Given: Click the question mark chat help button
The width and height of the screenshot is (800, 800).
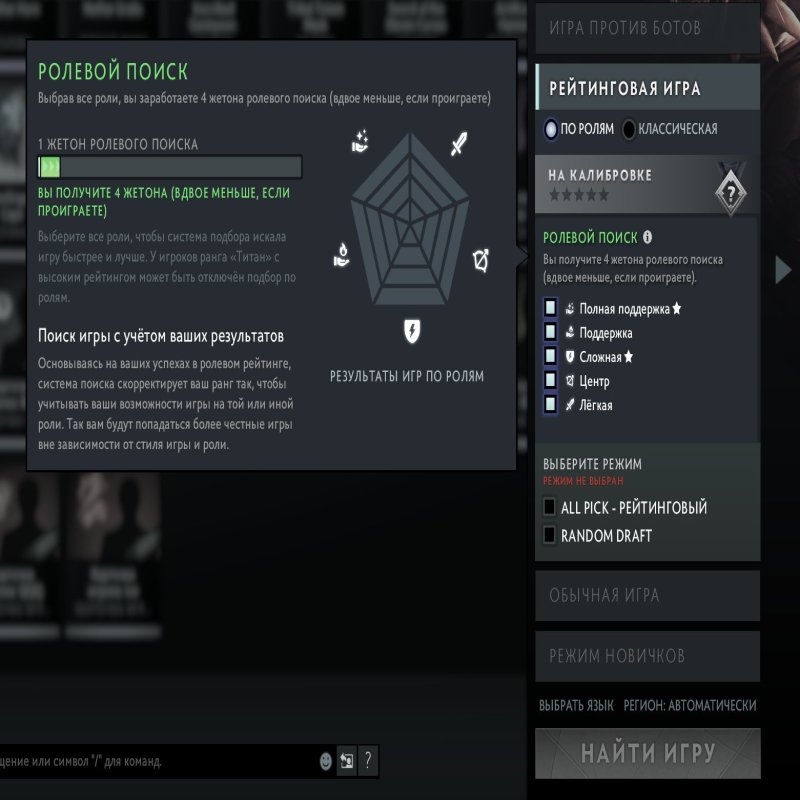Looking at the screenshot, I should pos(368,760).
